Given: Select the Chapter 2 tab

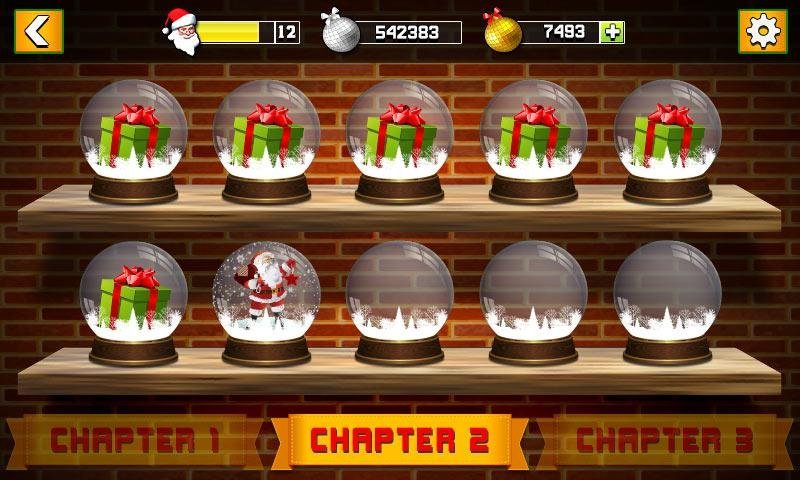Looking at the screenshot, I should pos(399,440).
